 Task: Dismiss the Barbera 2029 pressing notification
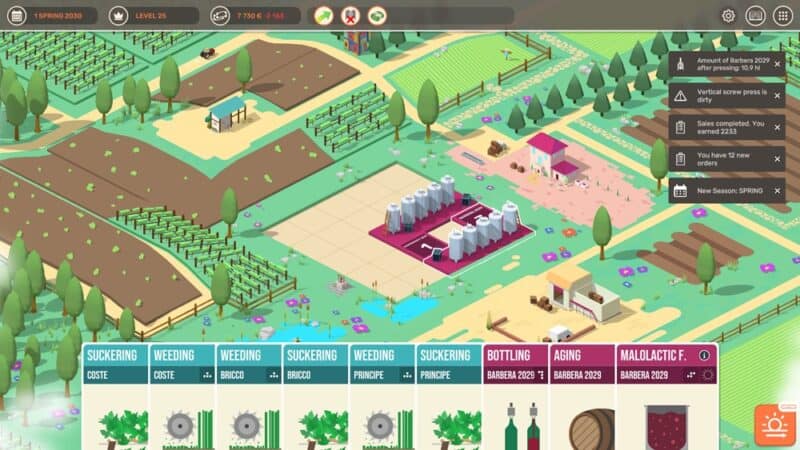coord(777,64)
